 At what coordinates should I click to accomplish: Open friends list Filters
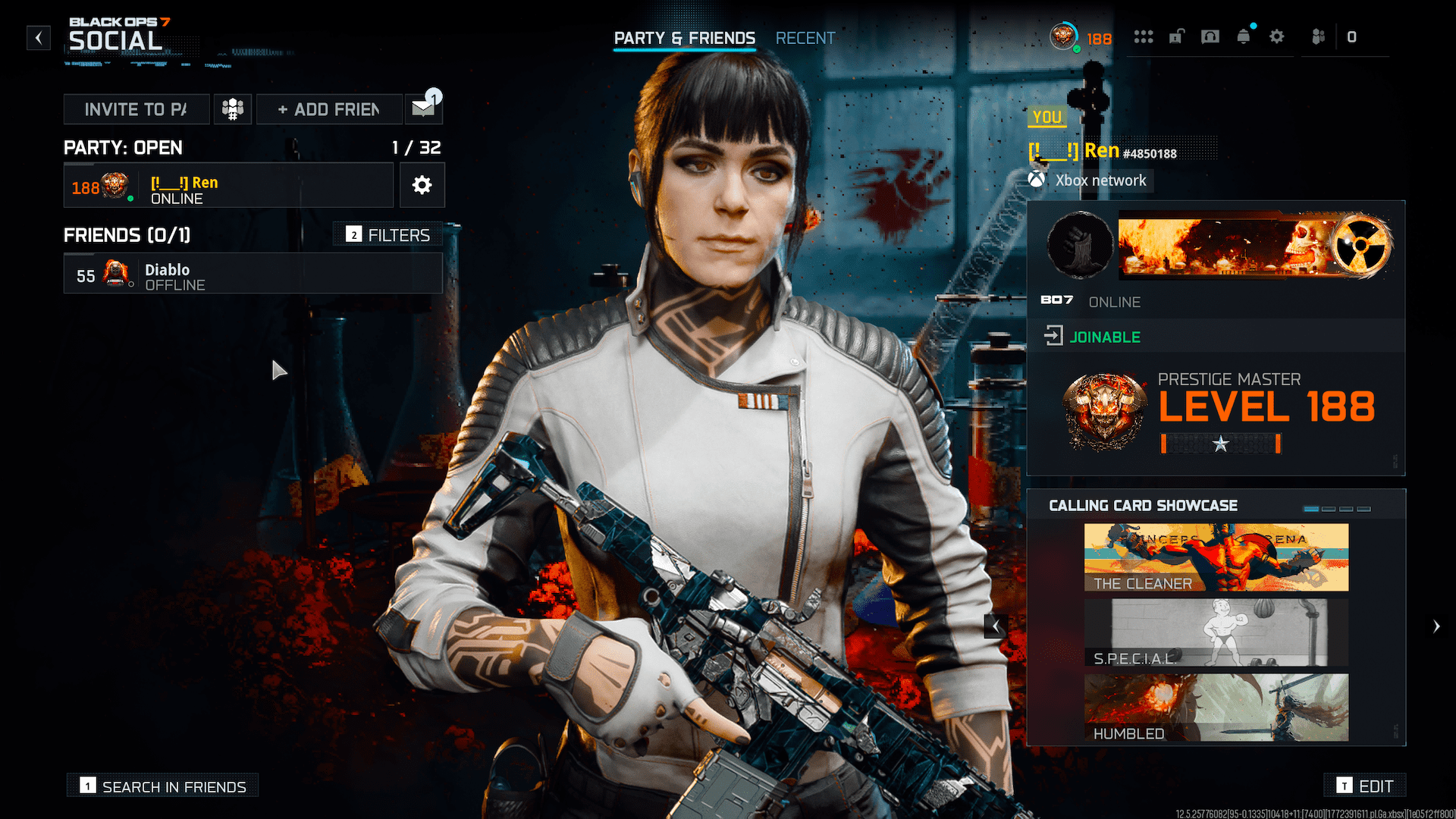pos(388,235)
